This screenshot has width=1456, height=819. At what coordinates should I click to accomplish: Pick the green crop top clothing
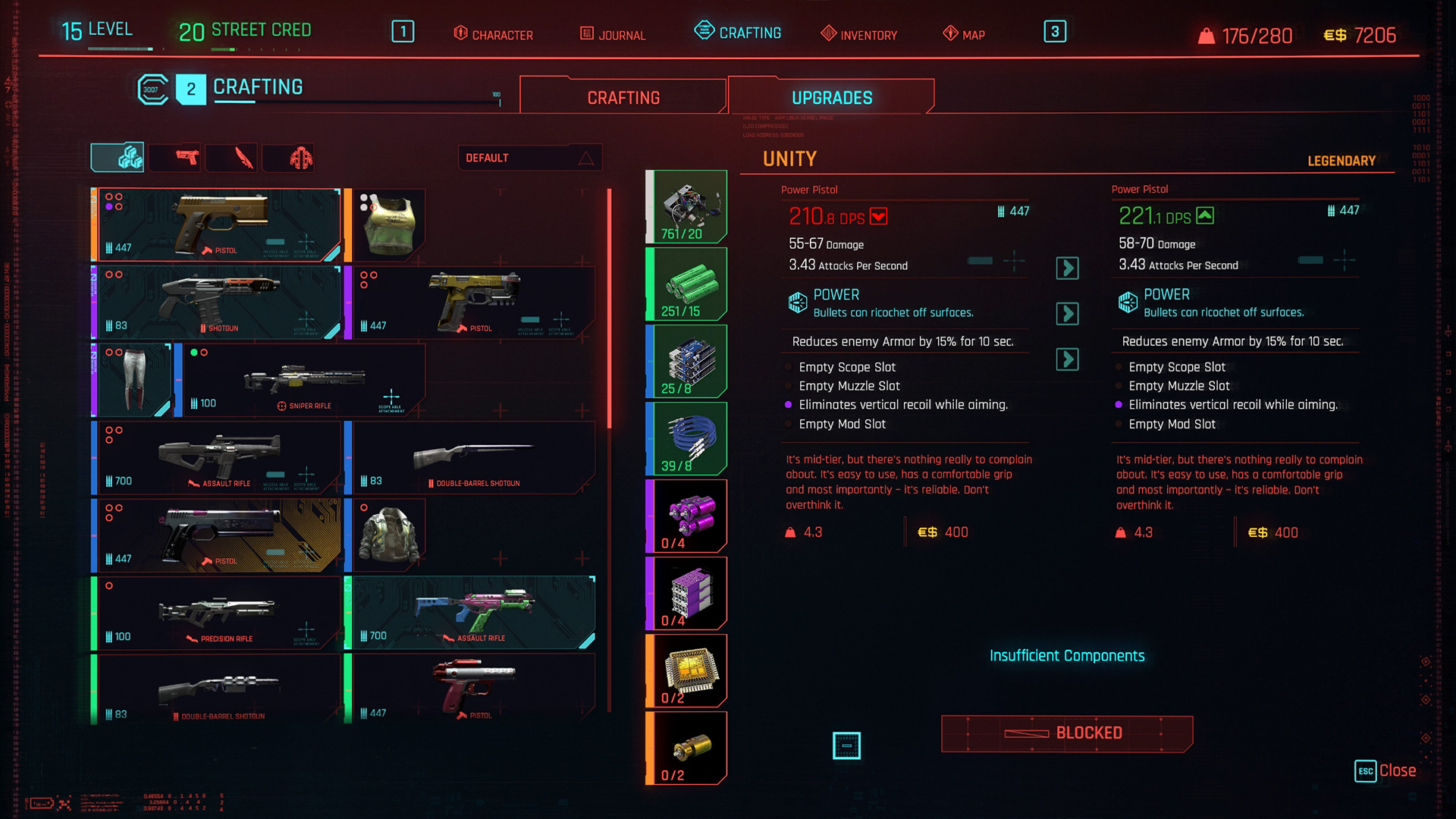pos(388,225)
